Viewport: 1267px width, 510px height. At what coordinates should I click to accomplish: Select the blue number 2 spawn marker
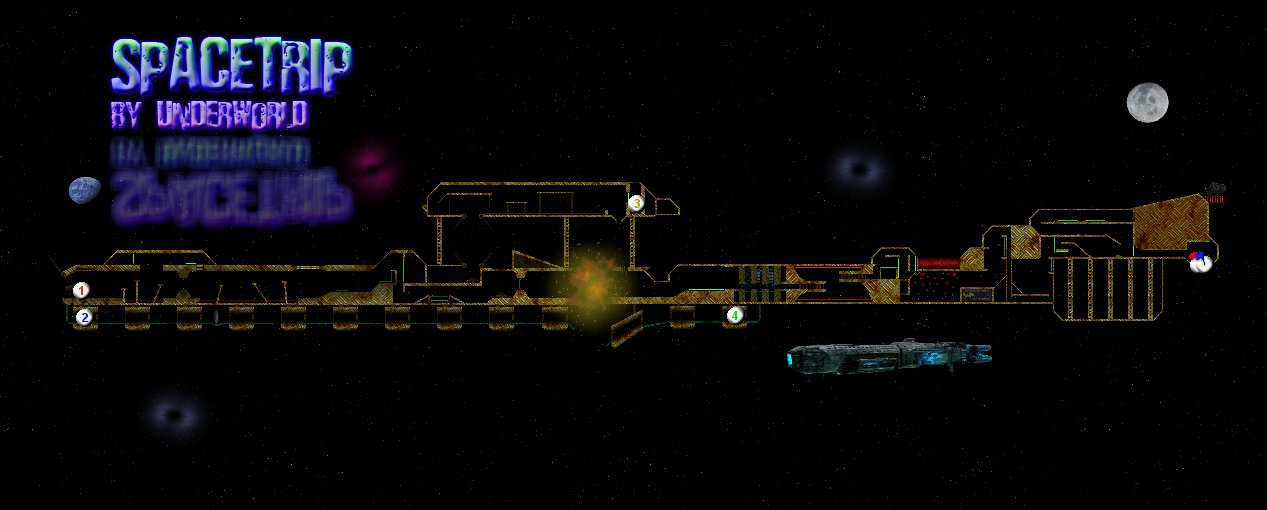(x=84, y=317)
